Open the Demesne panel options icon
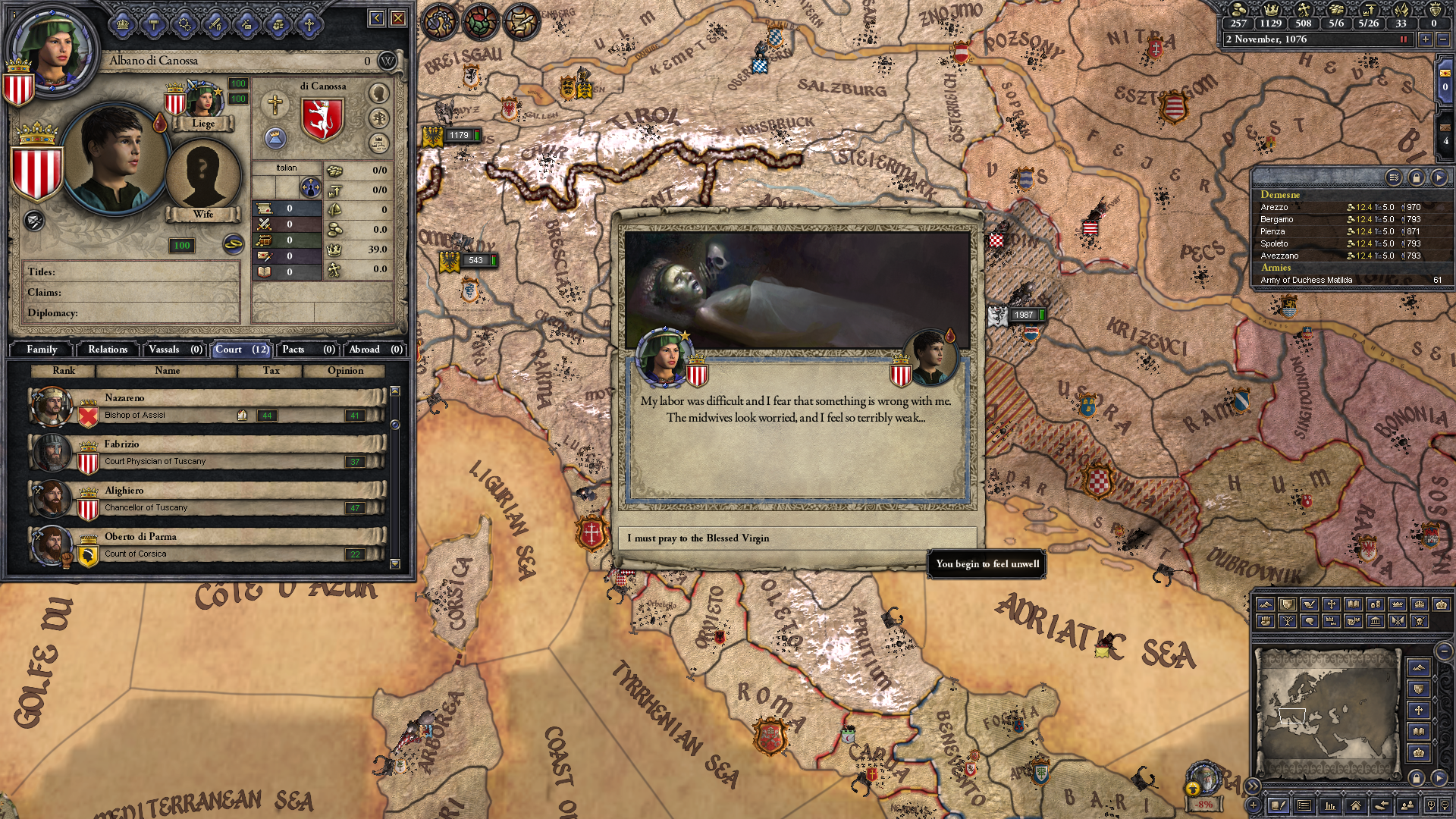Screen dimensions: 1456x819 pos(1394,177)
